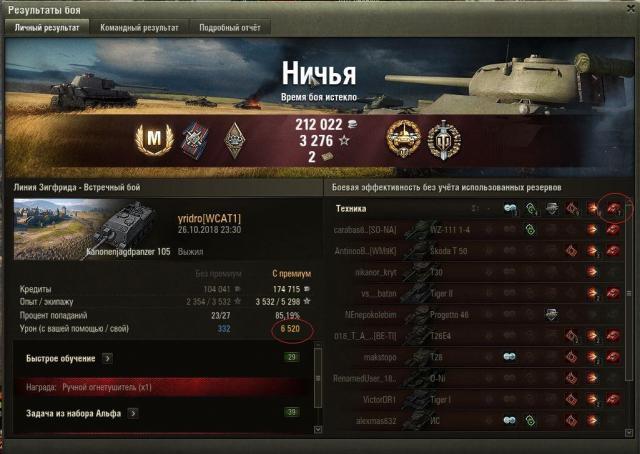The height and width of the screenshot is (454, 640).
Task: Select the O-Ni enemy row
Action: coord(470,378)
